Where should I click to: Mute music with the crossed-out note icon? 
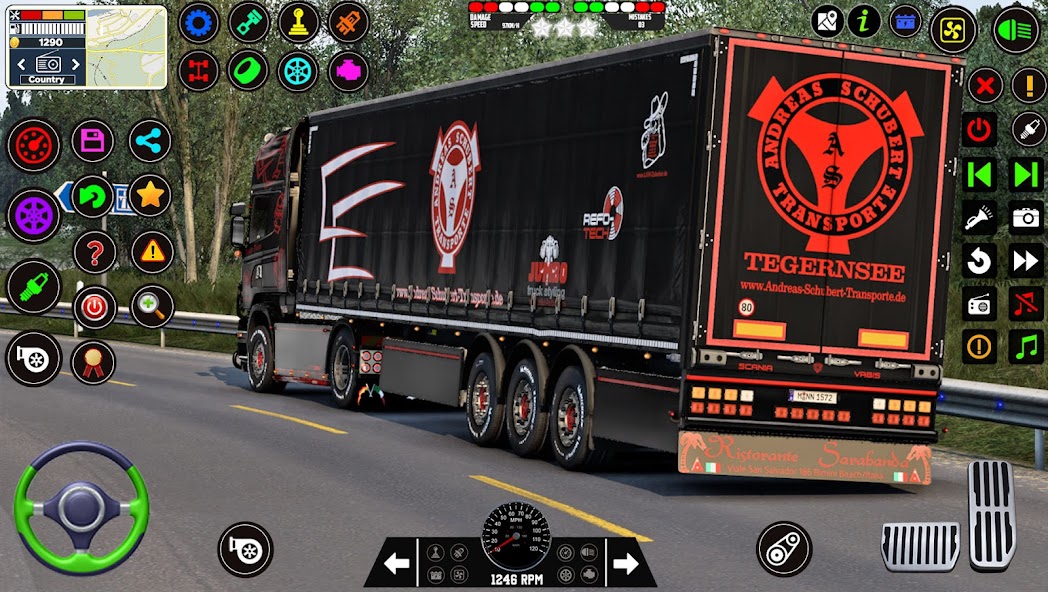[x=1026, y=303]
